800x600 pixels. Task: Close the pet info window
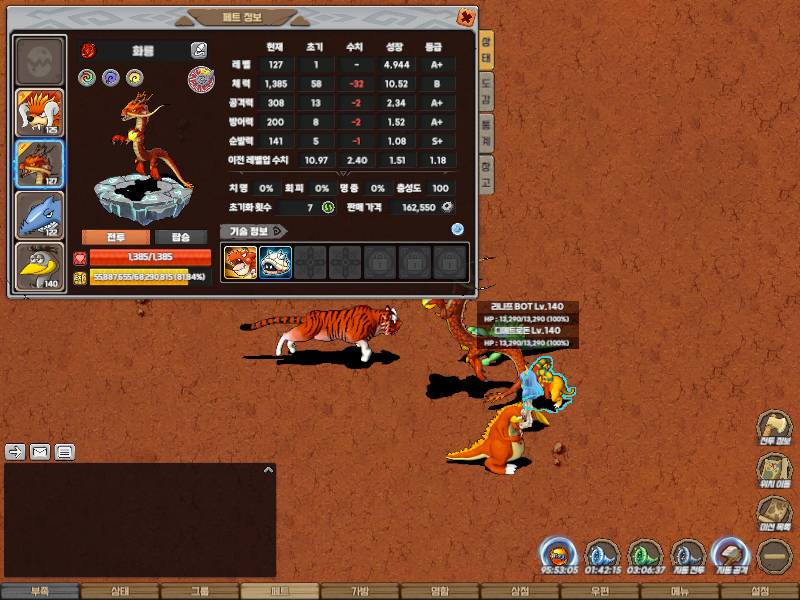(465, 17)
